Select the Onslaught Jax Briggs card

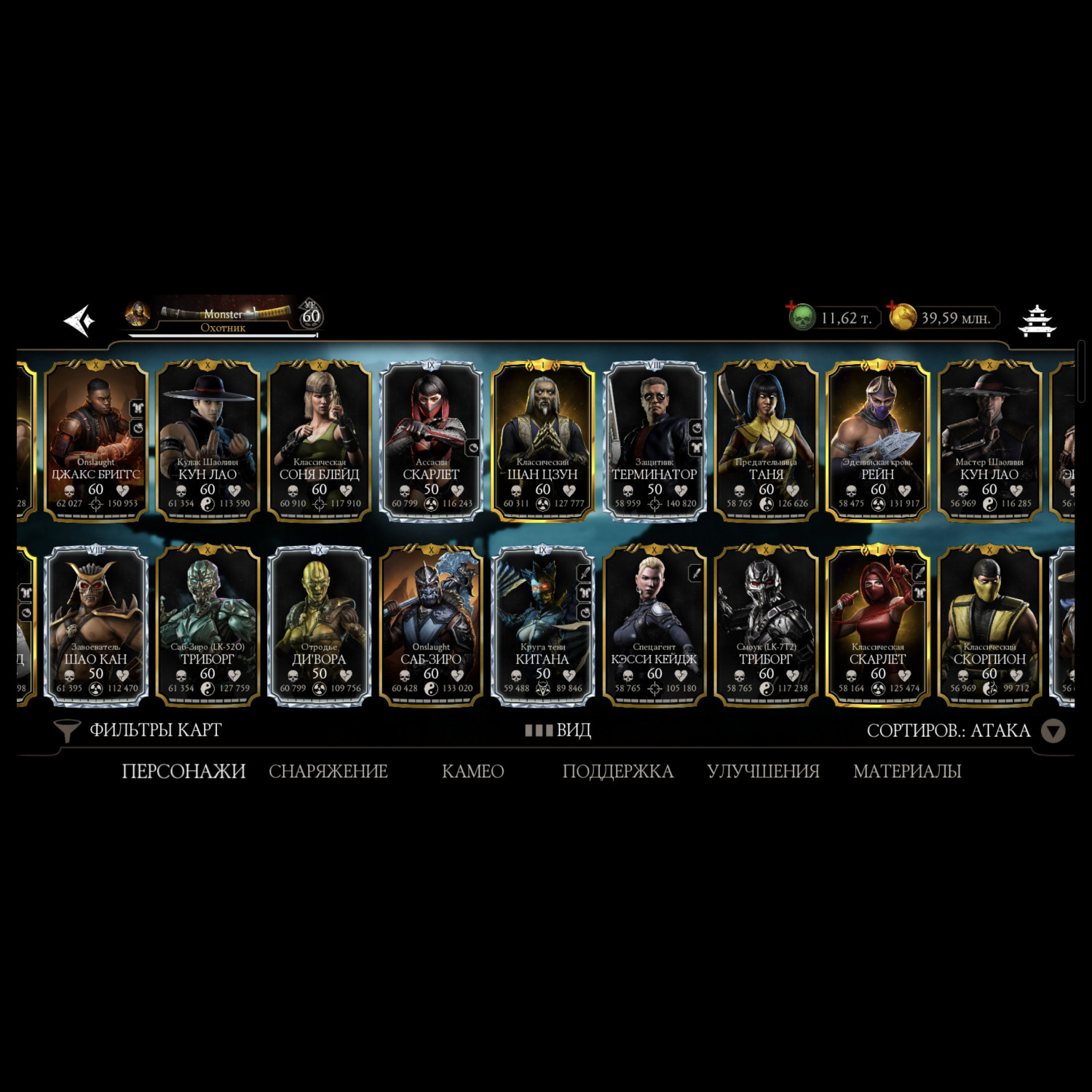click(96, 440)
